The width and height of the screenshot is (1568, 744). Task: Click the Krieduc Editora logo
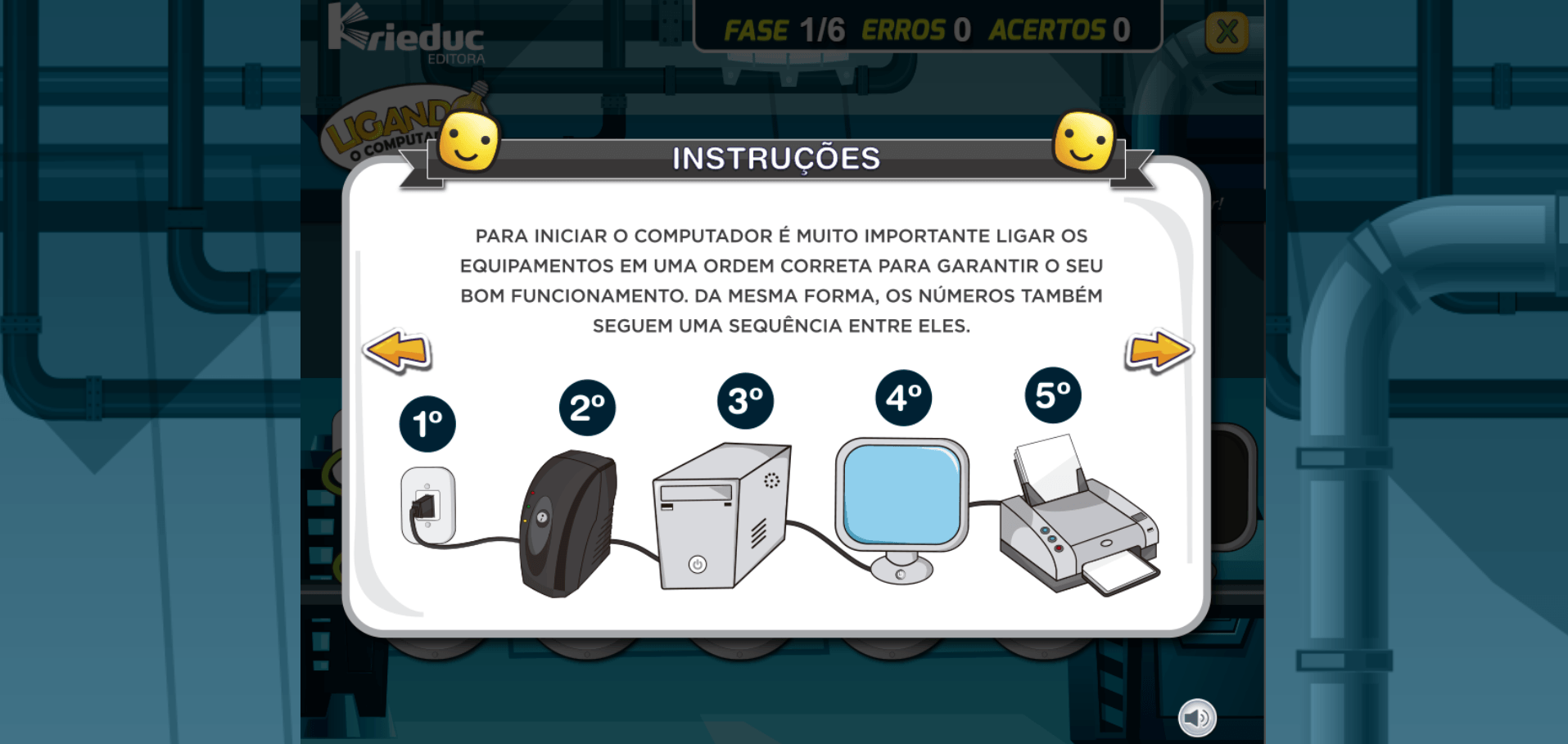click(x=406, y=33)
